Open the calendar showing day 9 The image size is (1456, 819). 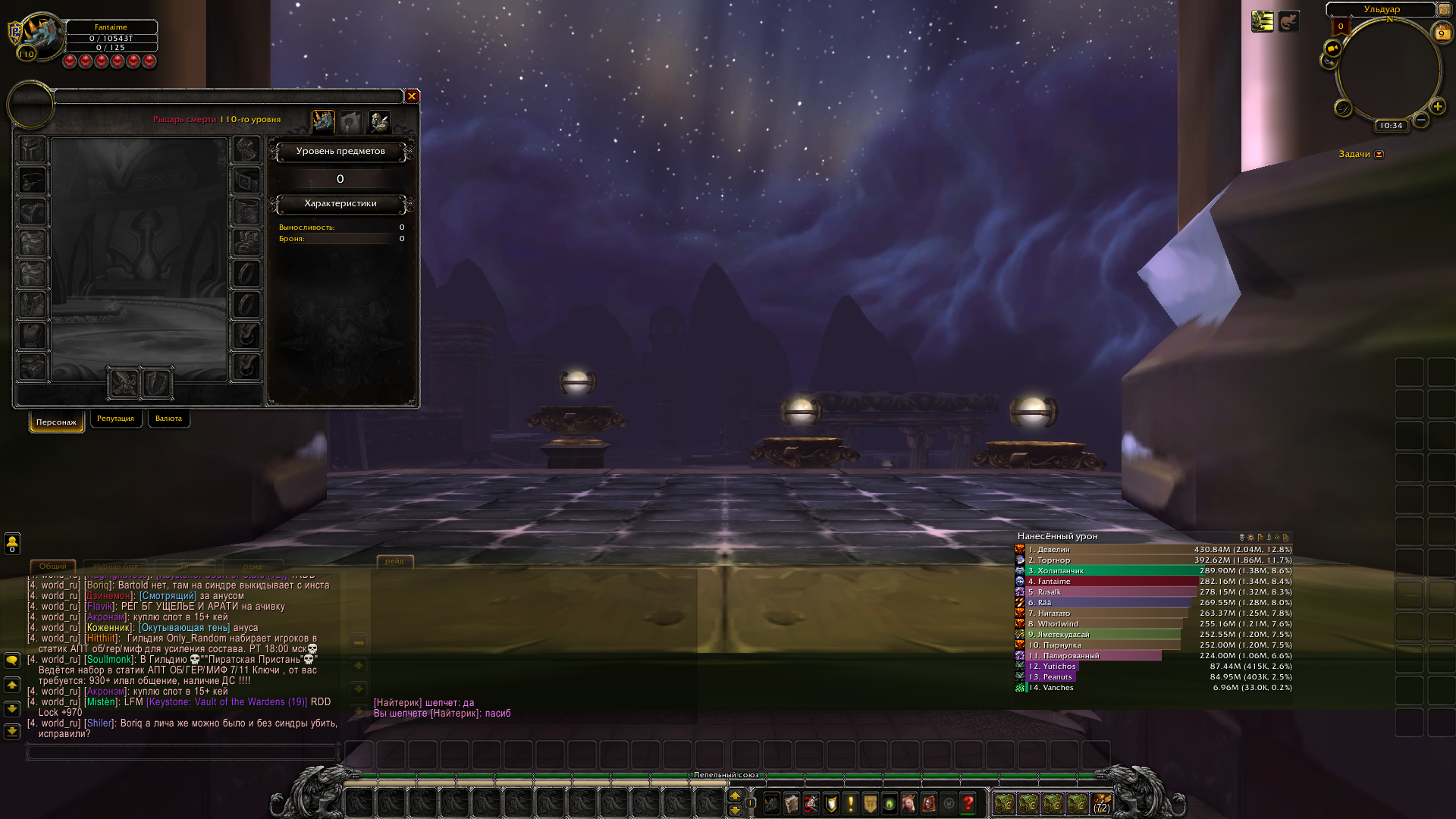1441,33
